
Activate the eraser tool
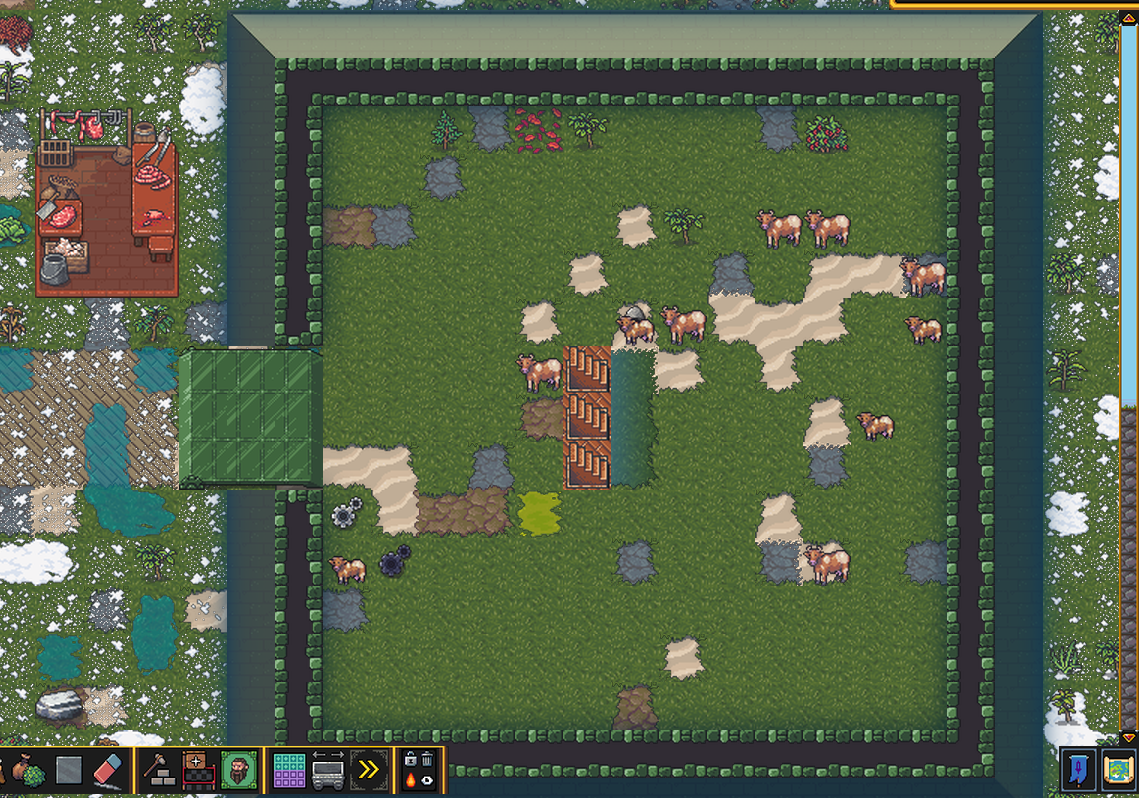(x=107, y=771)
